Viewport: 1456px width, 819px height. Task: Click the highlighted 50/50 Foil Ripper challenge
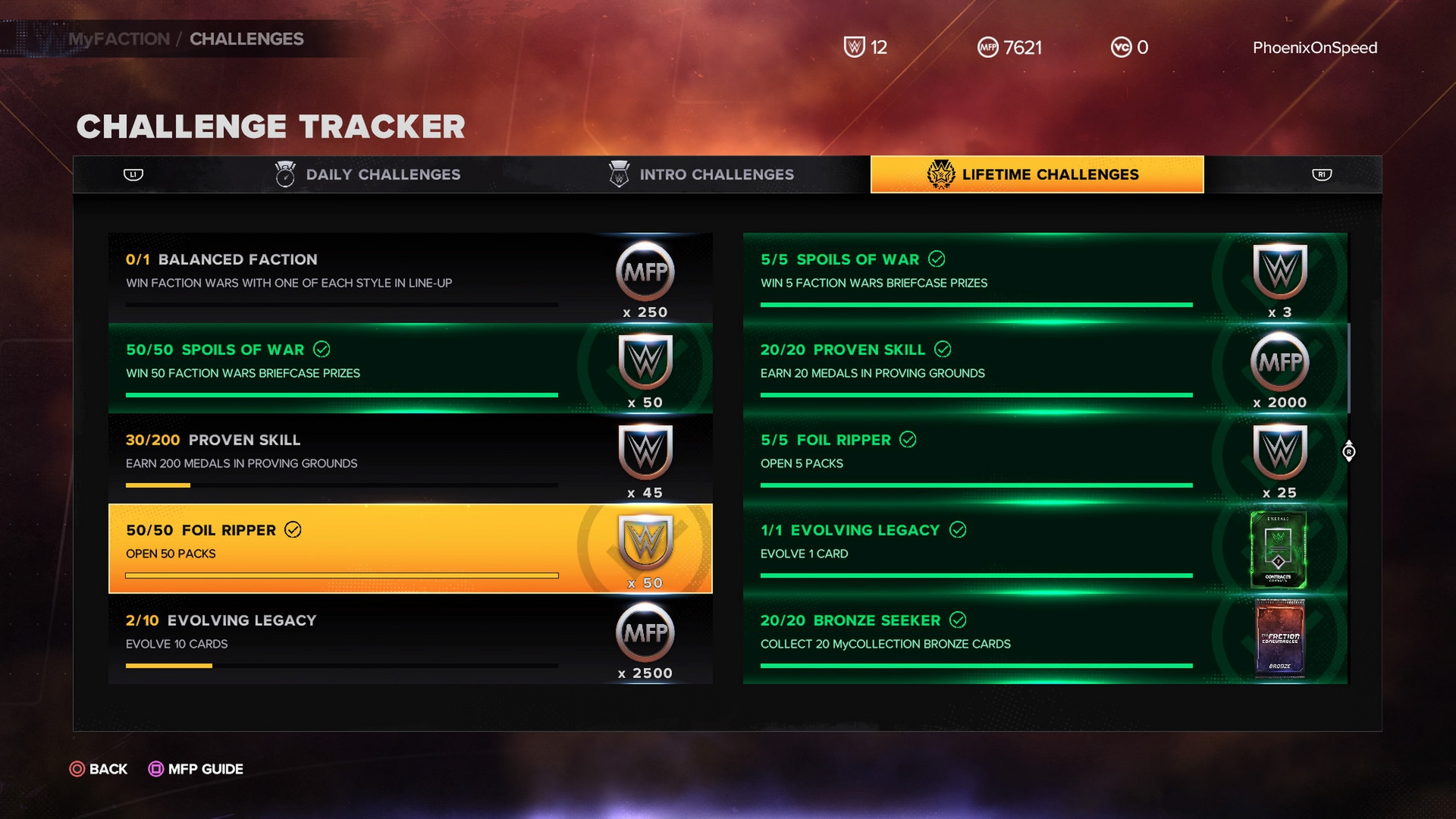409,548
